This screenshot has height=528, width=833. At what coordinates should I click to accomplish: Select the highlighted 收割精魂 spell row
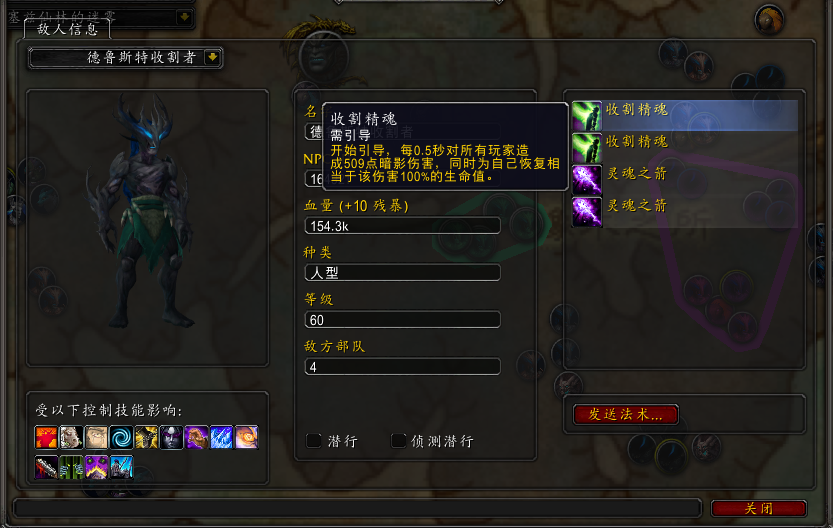[686, 115]
